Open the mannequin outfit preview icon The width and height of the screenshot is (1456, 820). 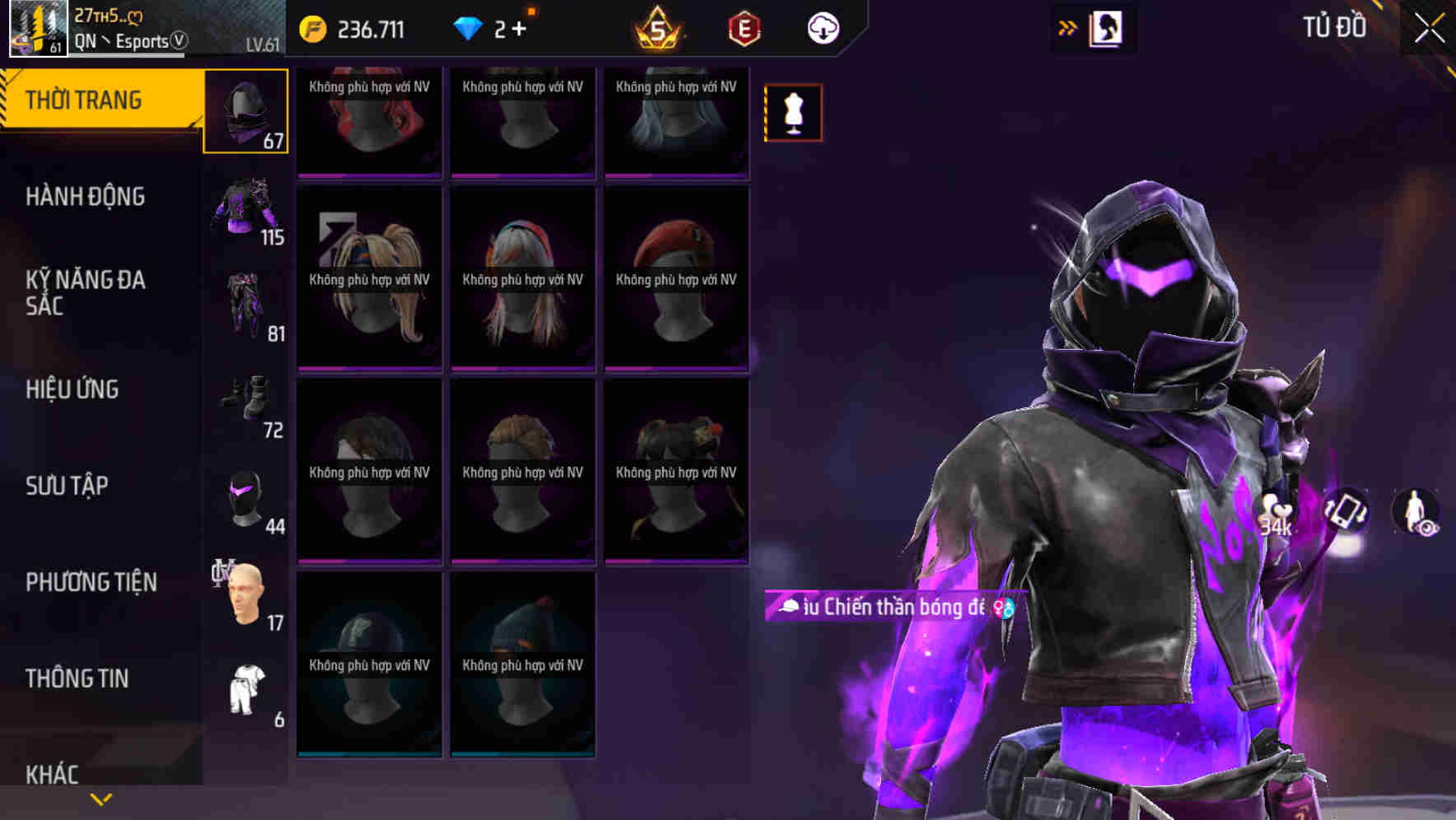[x=792, y=111]
